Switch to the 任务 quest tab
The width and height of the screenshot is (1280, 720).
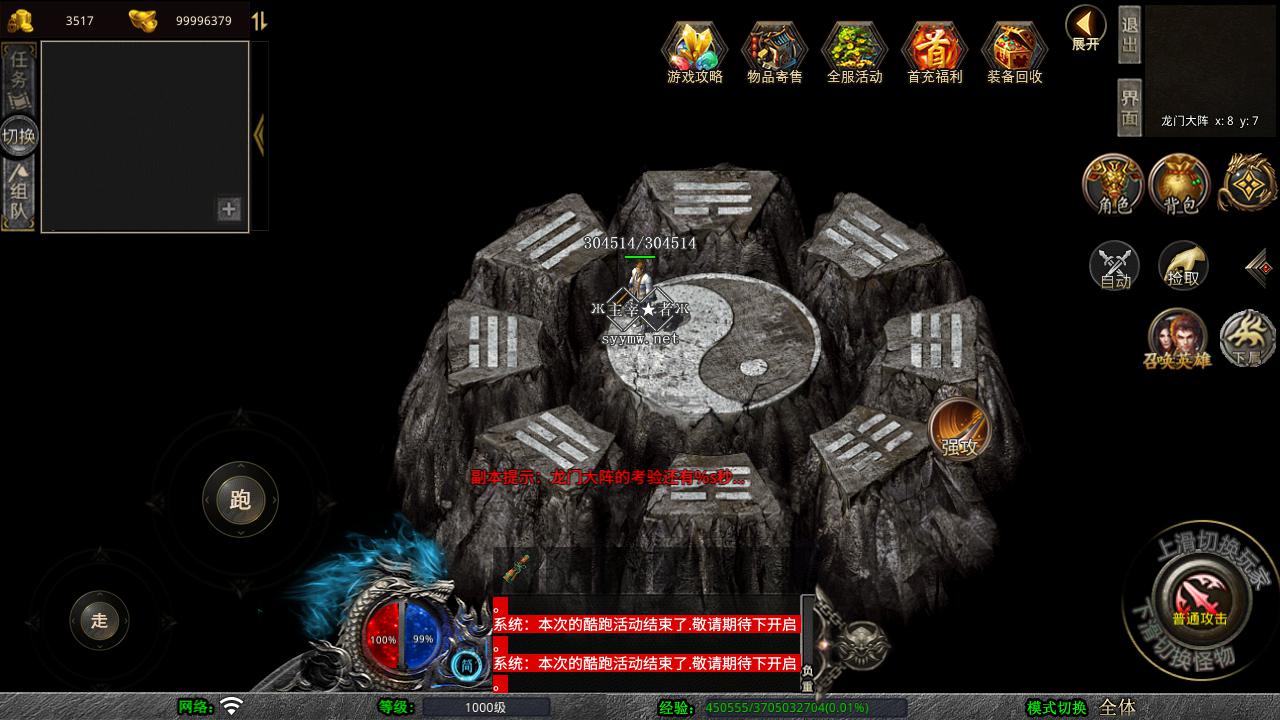tap(19, 78)
